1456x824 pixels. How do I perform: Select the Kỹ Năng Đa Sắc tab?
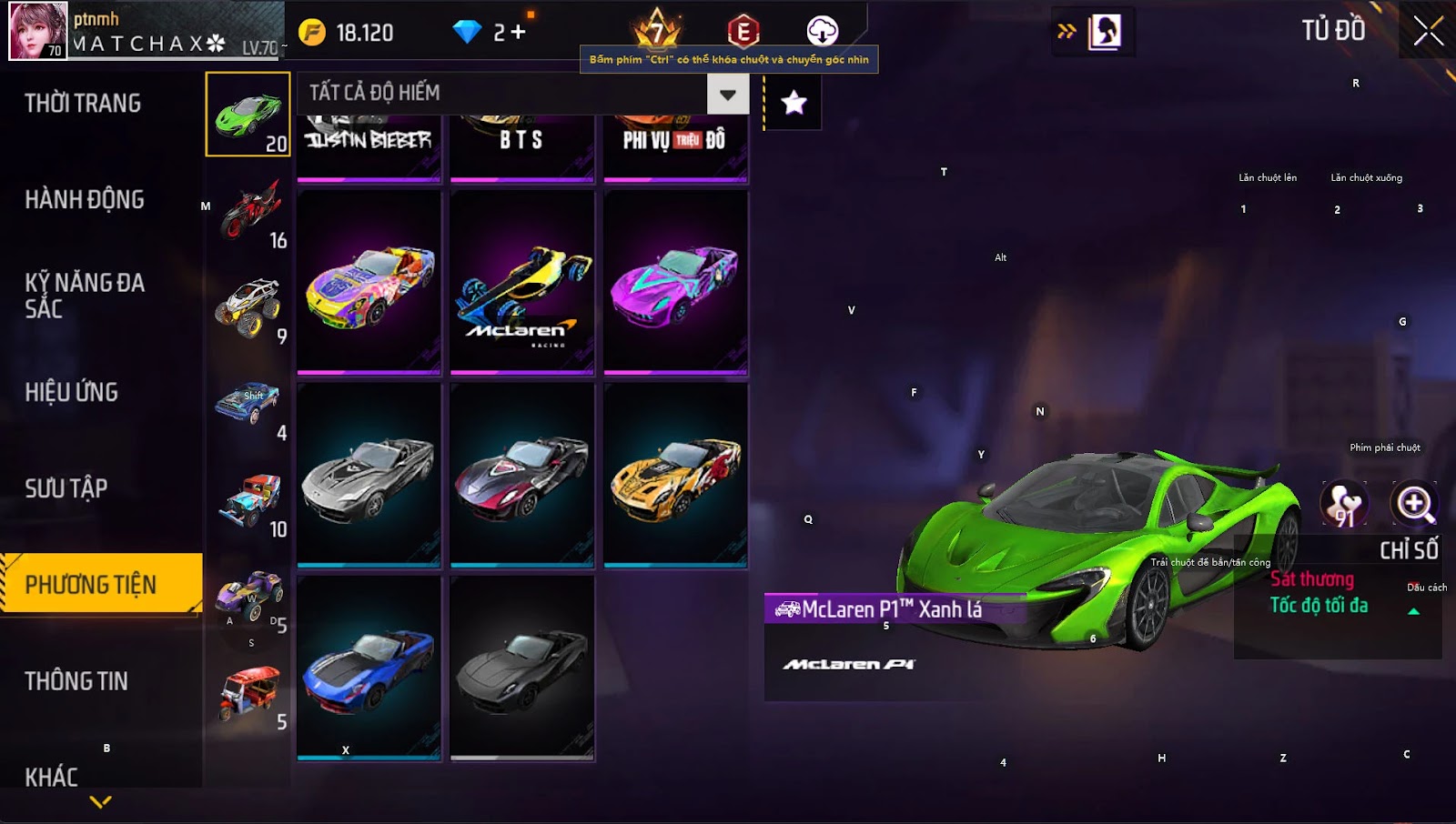[85, 296]
